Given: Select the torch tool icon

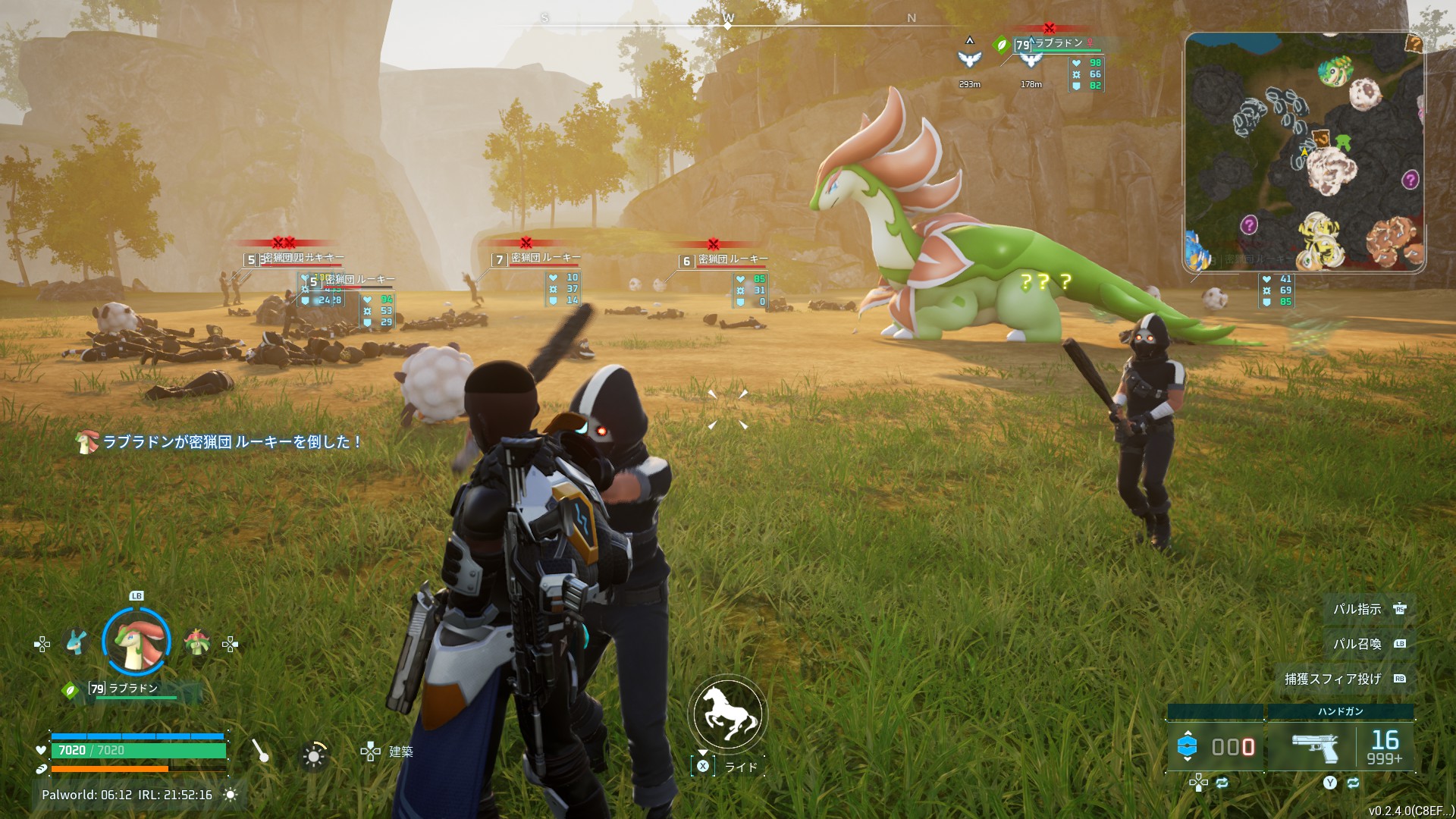Looking at the screenshot, I should coord(260,751).
